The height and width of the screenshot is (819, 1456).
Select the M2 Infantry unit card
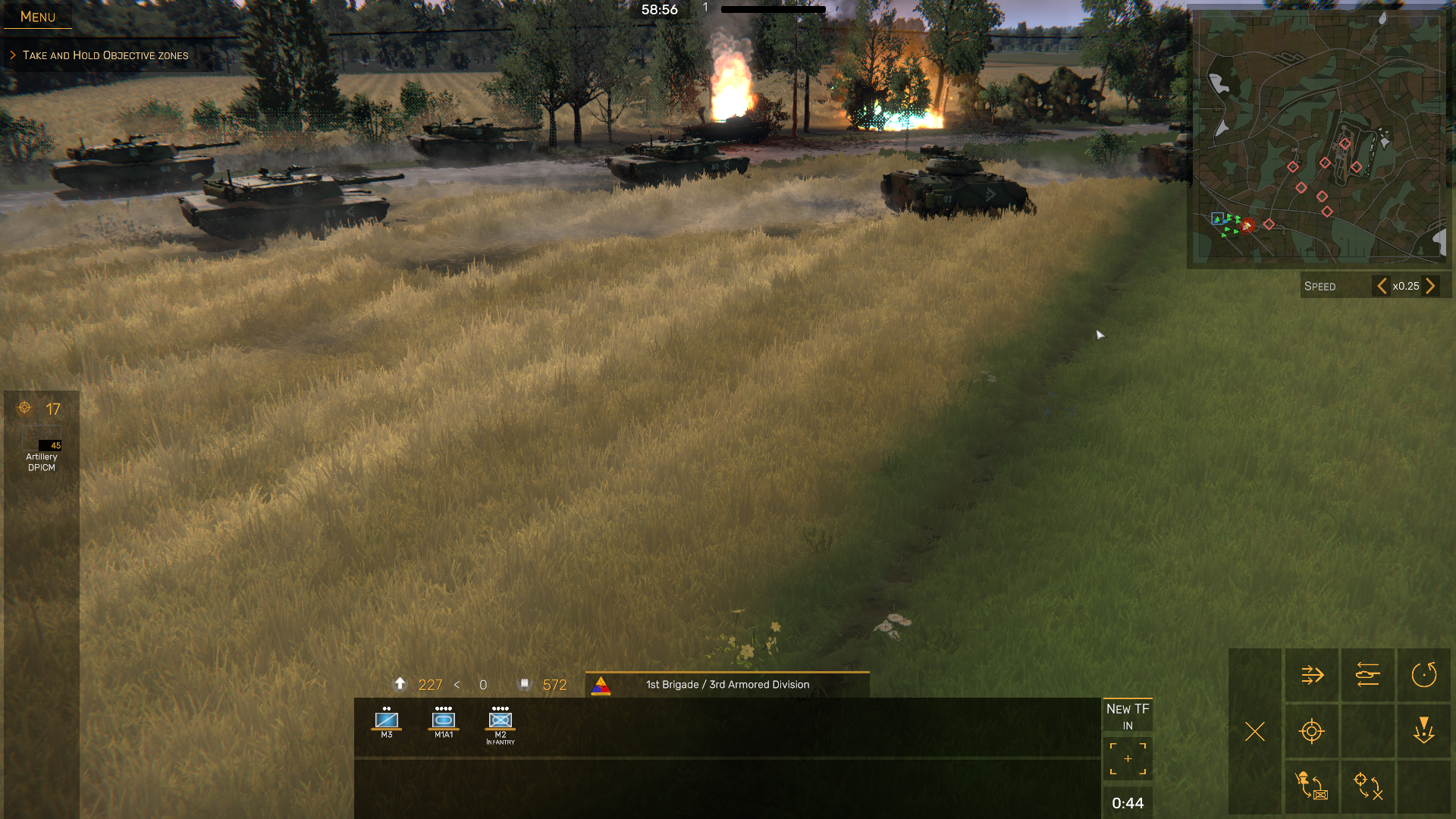tap(500, 724)
